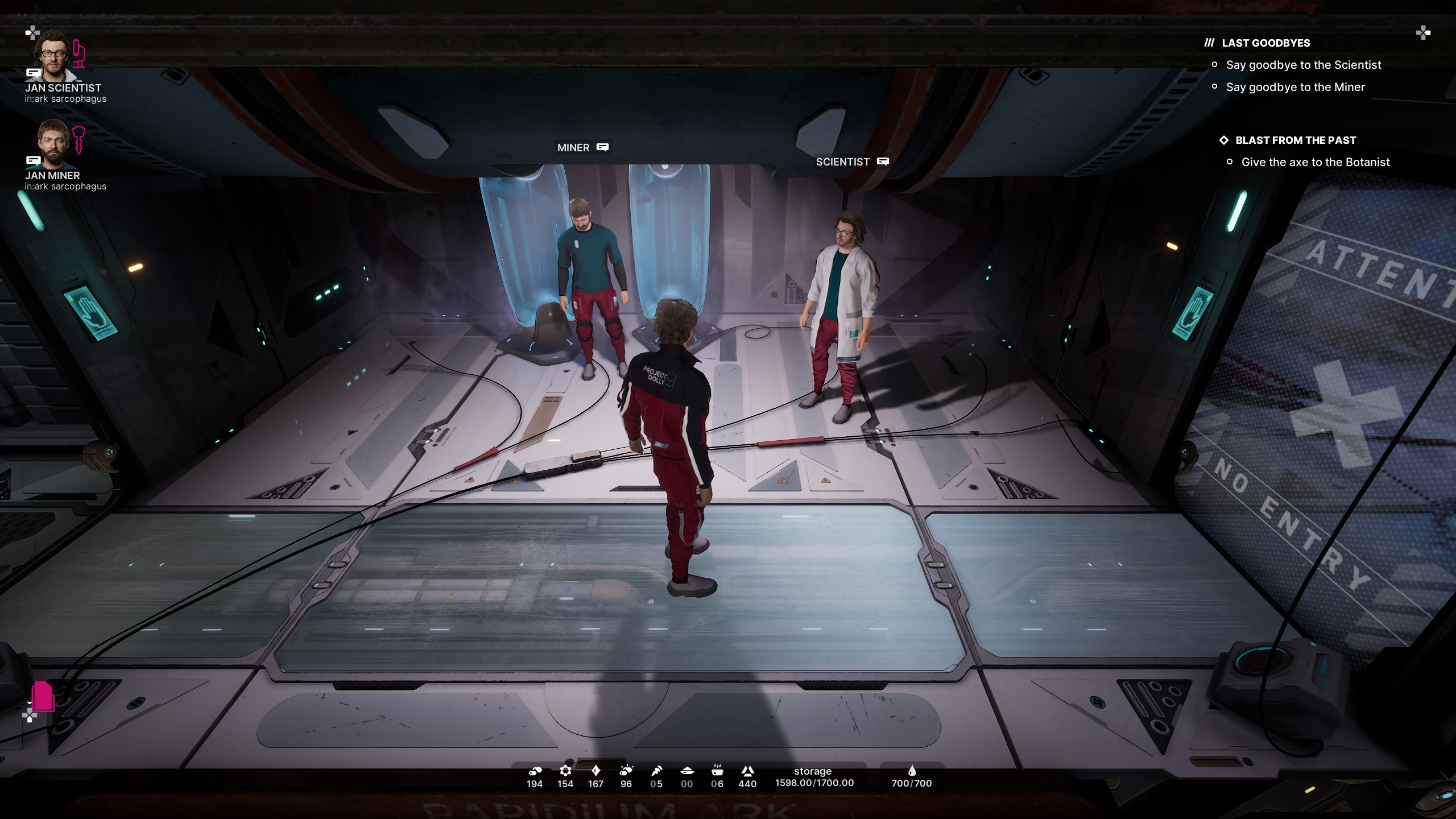The image size is (1456, 819).
Task: Open the pink document icon
Action: pyautogui.click(x=43, y=696)
